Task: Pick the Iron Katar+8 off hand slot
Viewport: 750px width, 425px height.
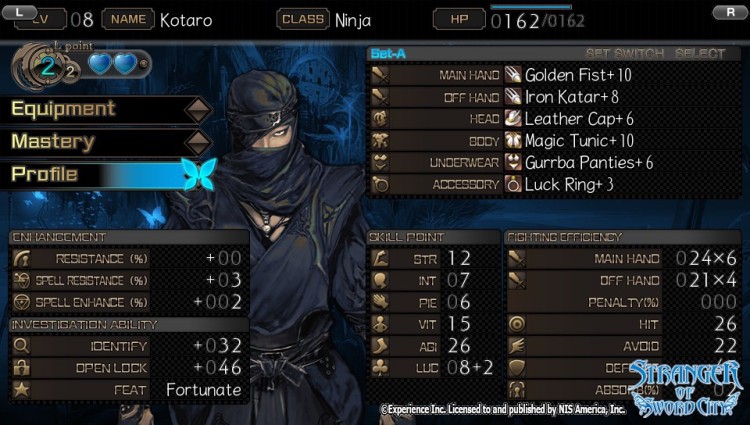Action: coord(572,97)
